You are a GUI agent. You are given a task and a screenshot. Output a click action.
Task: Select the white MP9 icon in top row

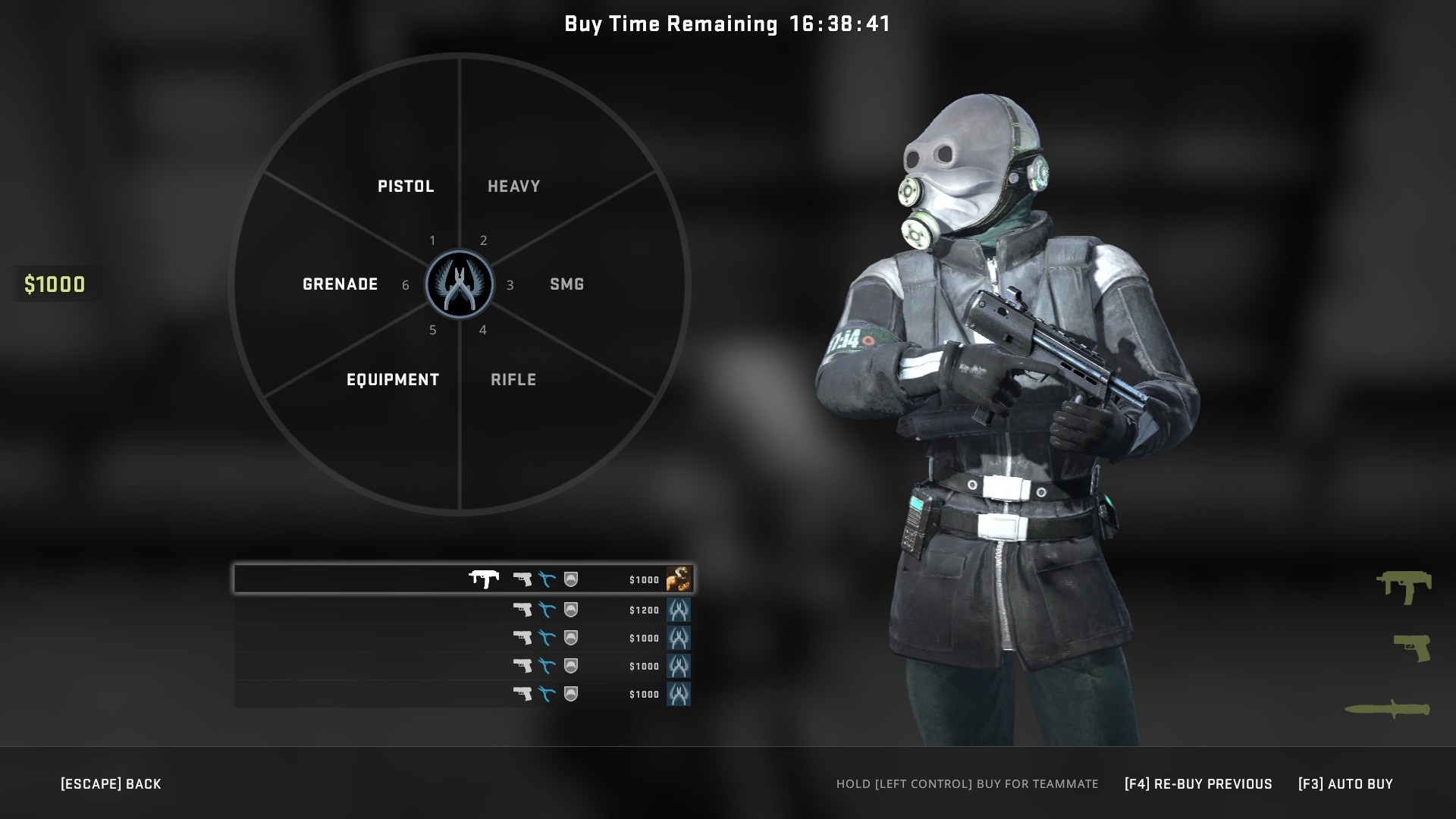click(x=484, y=579)
